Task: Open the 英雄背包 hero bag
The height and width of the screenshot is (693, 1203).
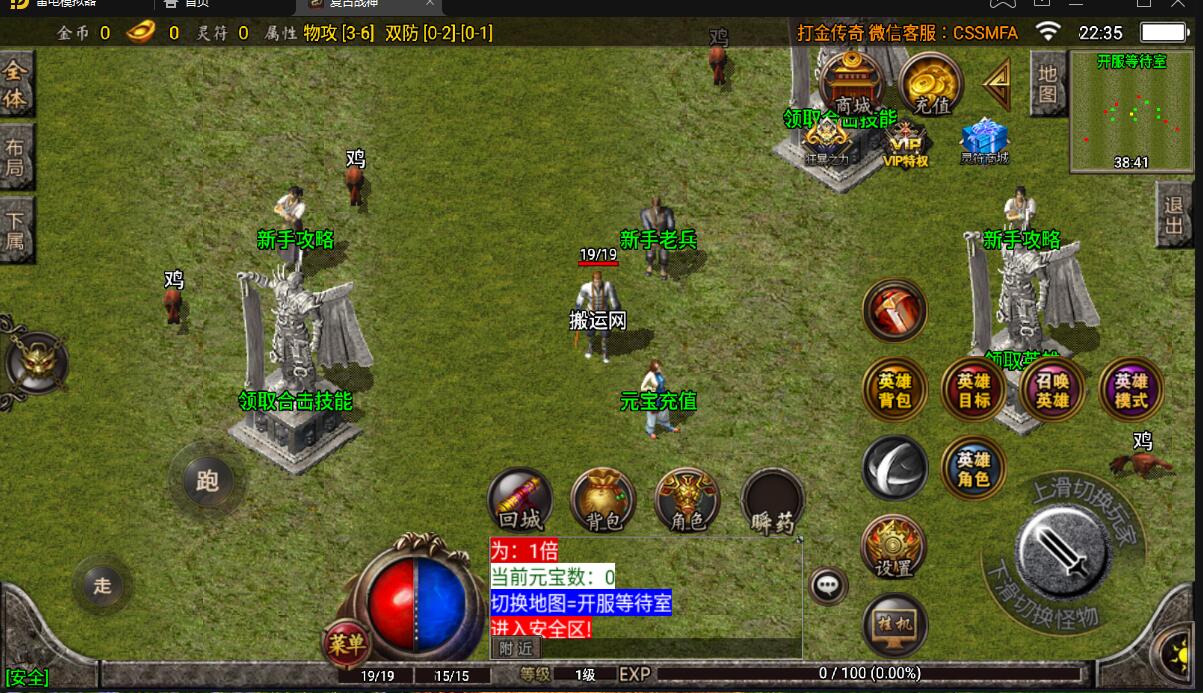Action: pos(894,390)
